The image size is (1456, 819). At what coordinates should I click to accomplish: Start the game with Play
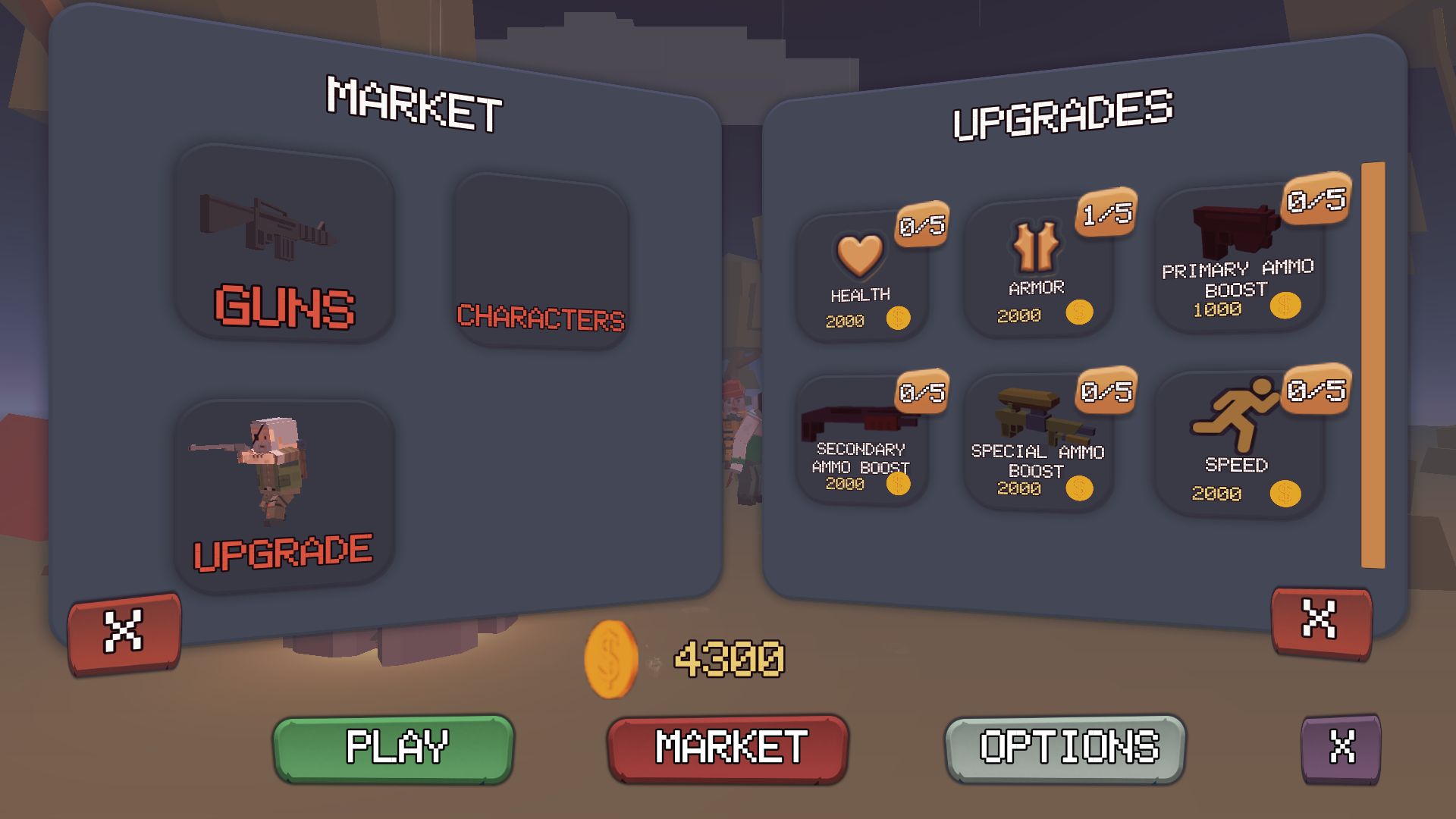[394, 748]
